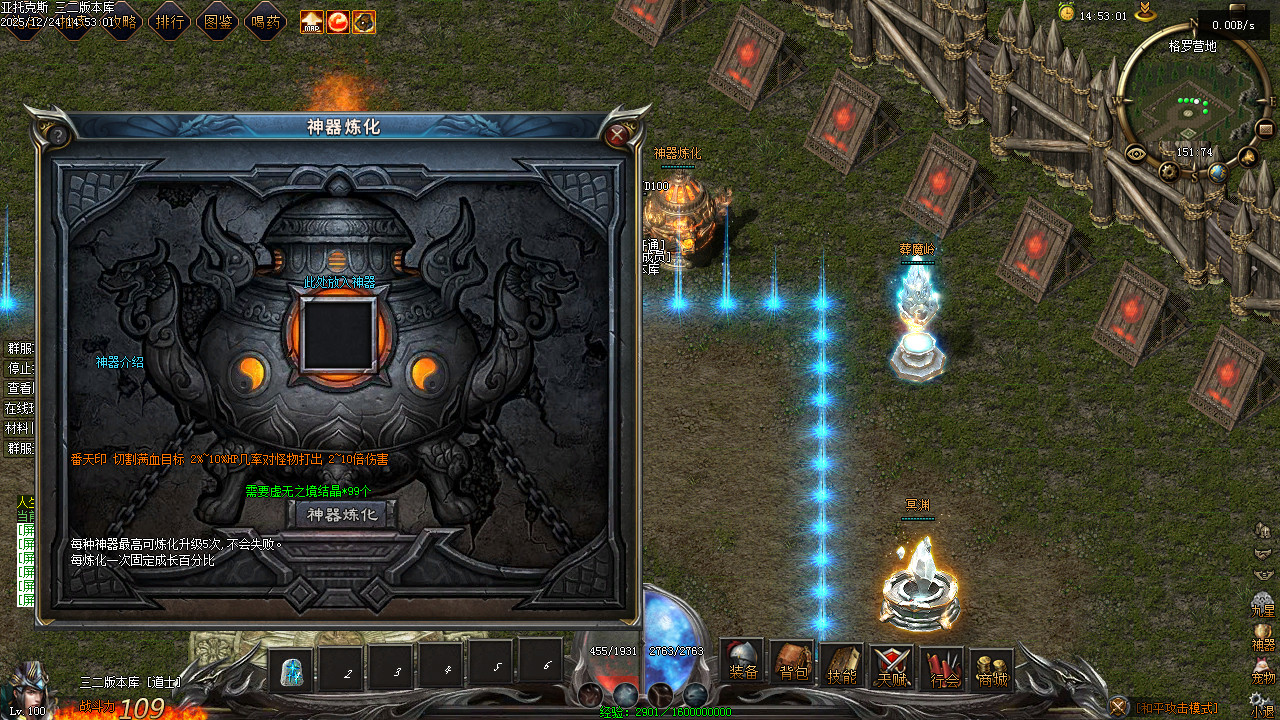1280x720 pixels.
Task: Open the 排行 ranking menu
Action: point(170,21)
